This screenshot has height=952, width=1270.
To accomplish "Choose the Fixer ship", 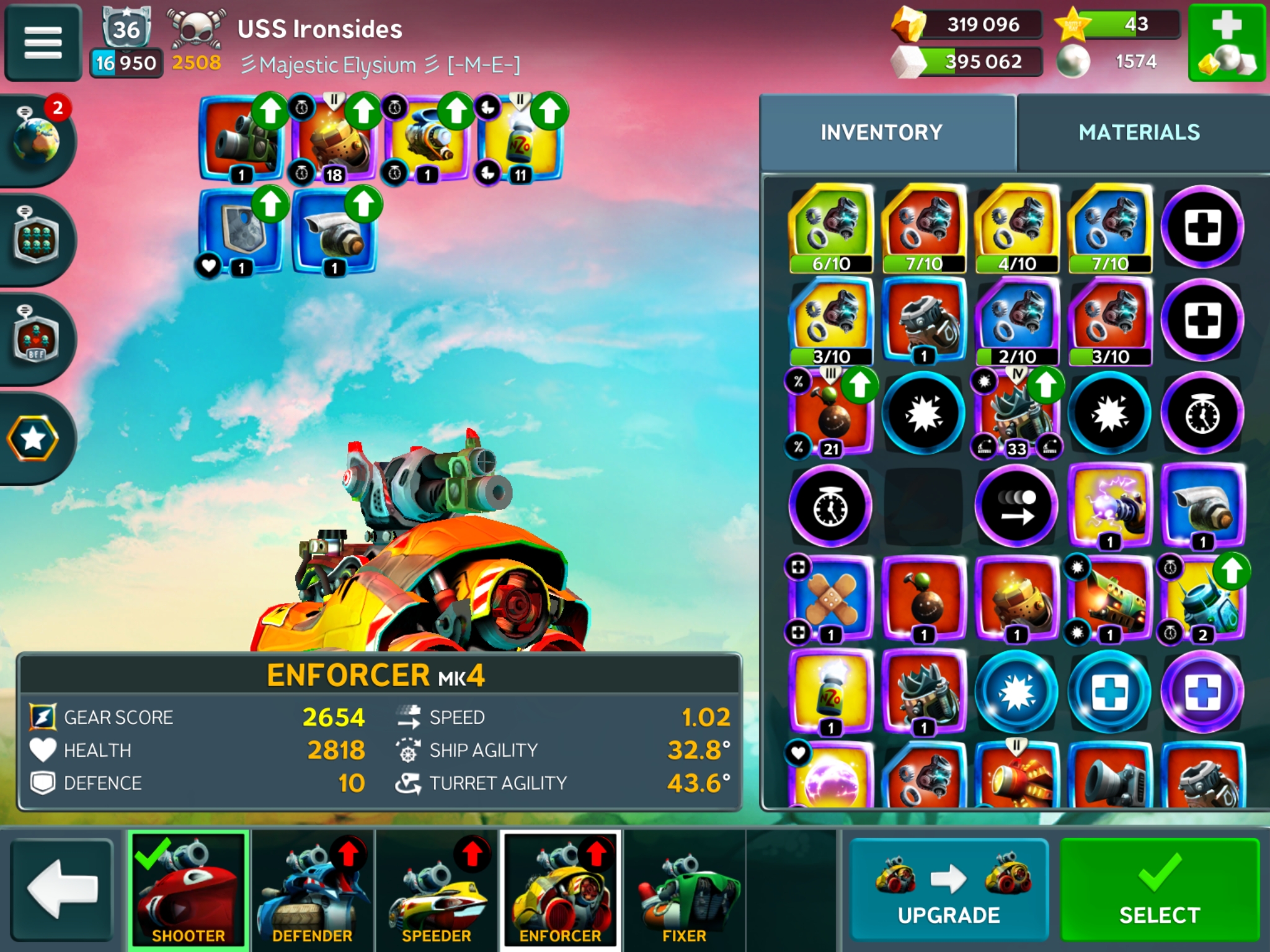I will (x=683, y=890).
